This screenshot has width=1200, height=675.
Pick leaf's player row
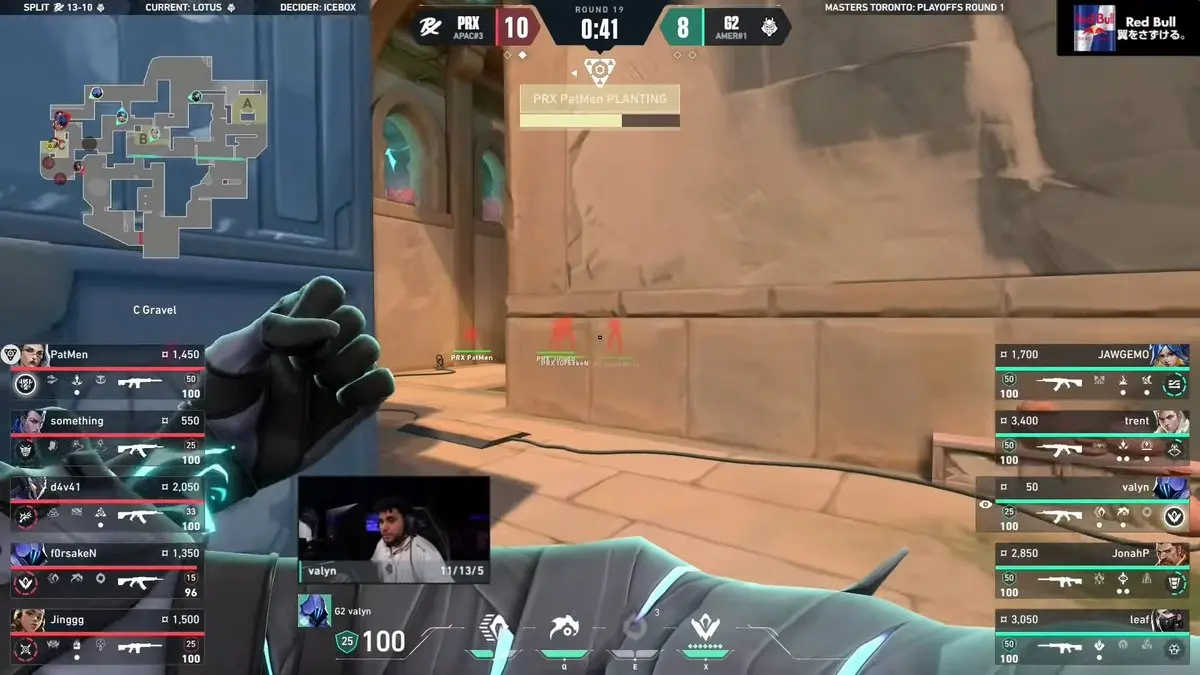(x=1092, y=634)
